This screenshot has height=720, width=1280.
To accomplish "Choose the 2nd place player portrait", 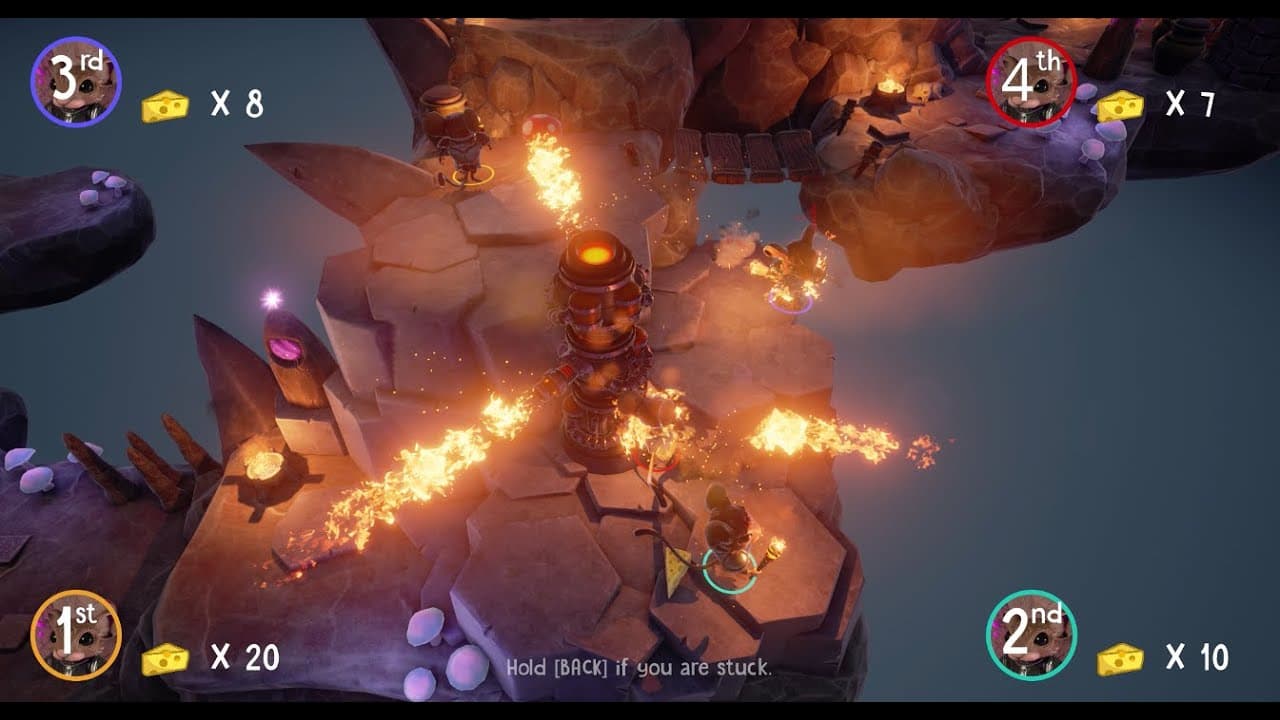I will 1031,635.
